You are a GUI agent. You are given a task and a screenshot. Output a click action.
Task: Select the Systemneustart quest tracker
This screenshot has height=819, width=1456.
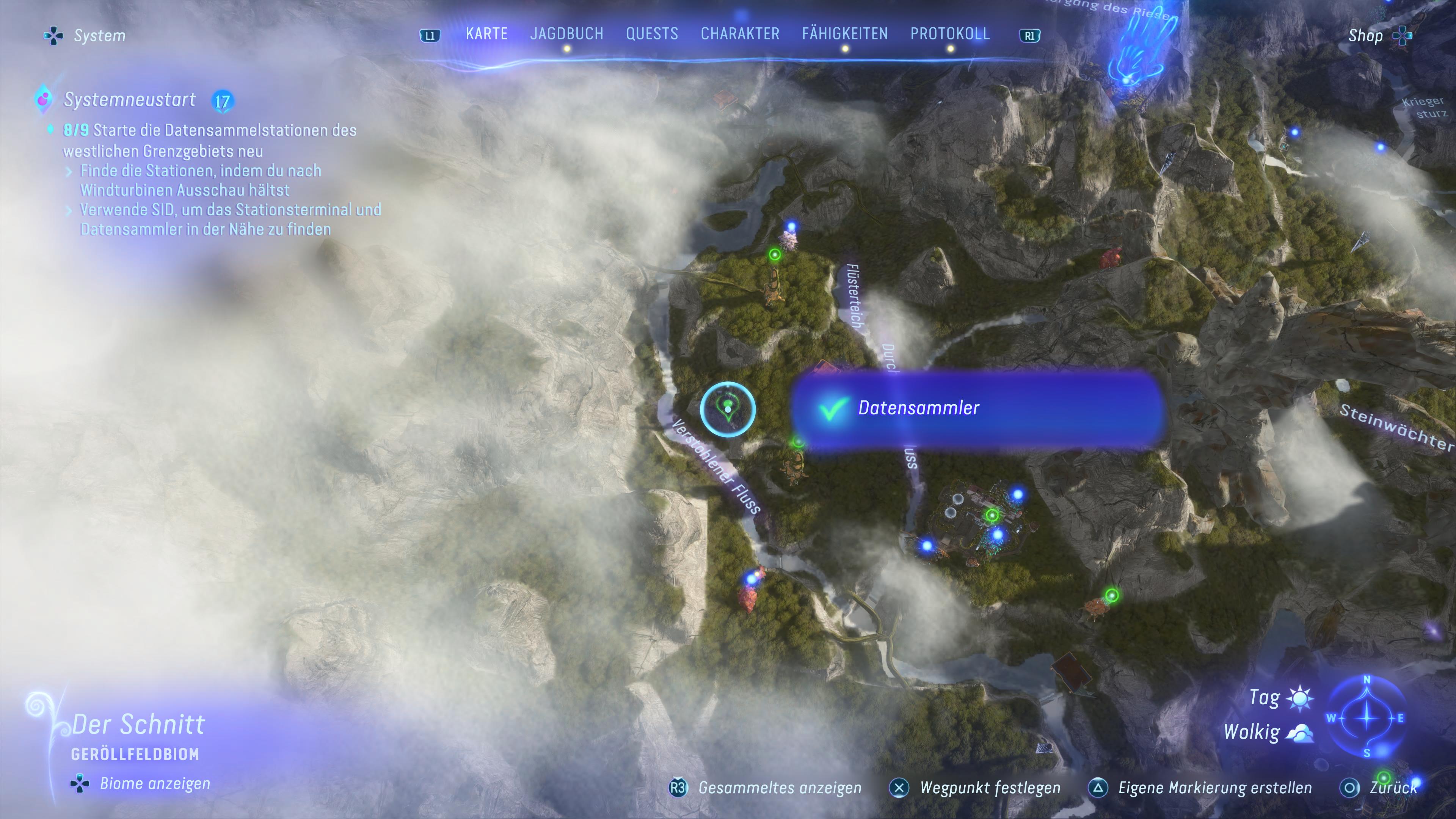130,100
